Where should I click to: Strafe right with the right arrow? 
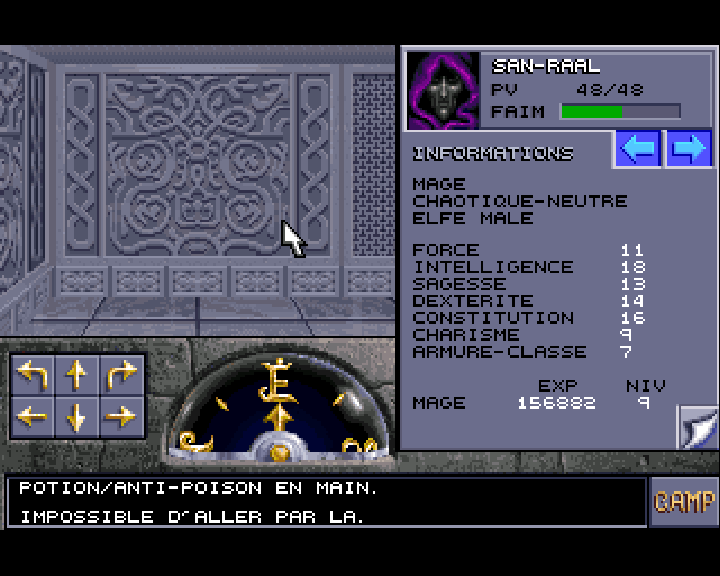pos(121,416)
